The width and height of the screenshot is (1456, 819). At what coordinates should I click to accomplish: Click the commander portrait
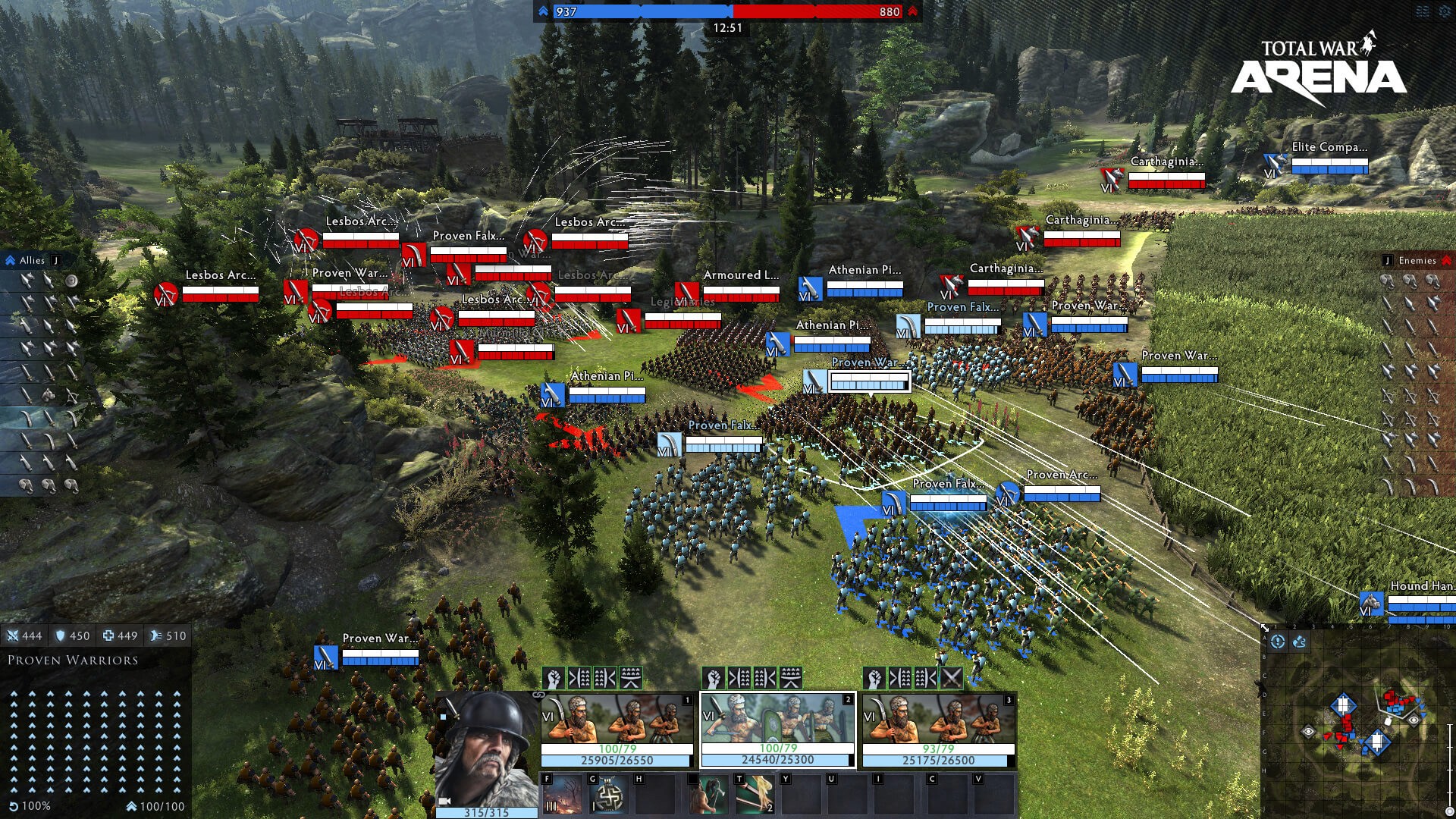tap(486, 751)
